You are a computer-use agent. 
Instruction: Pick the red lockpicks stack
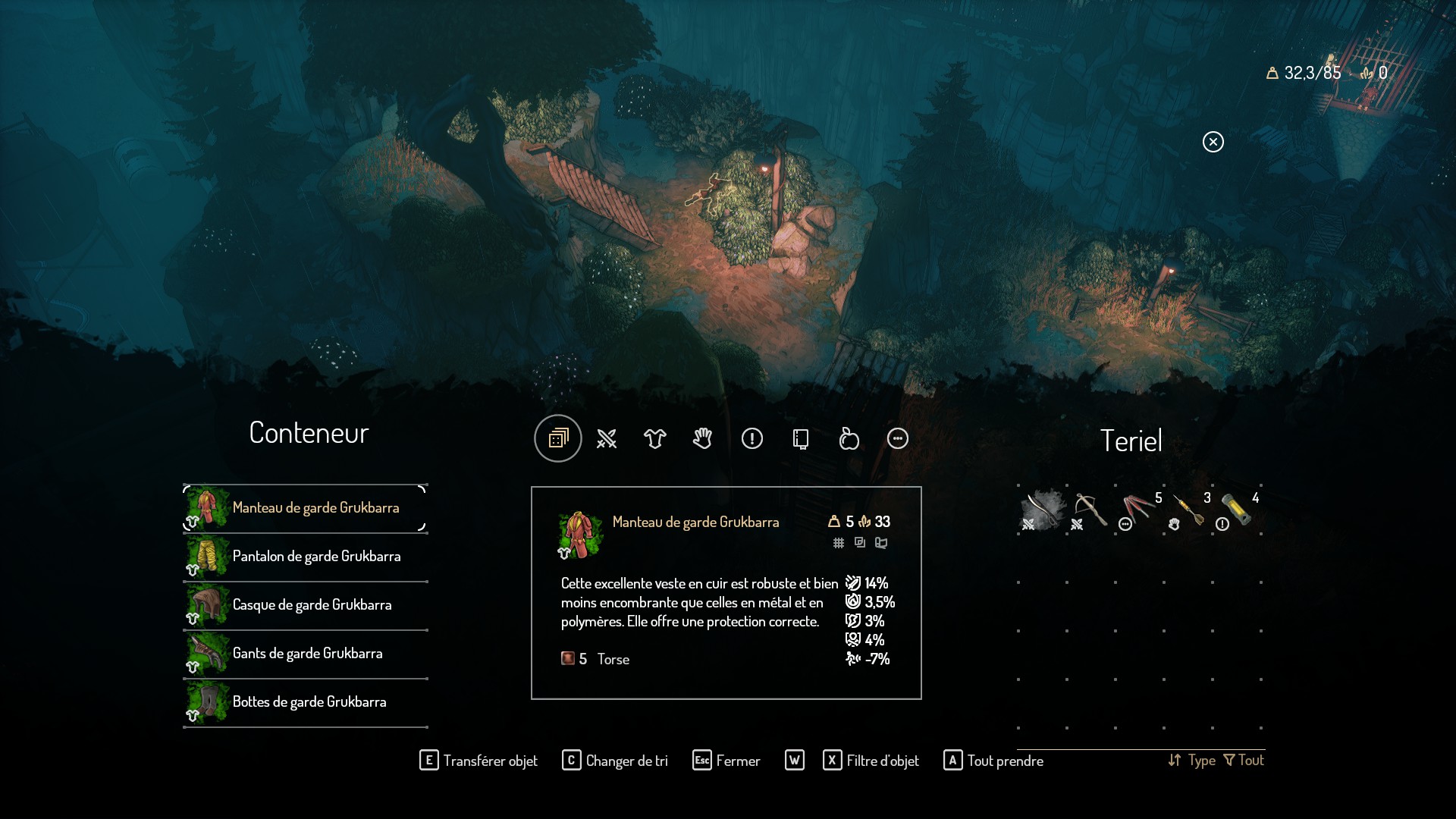(1139, 510)
